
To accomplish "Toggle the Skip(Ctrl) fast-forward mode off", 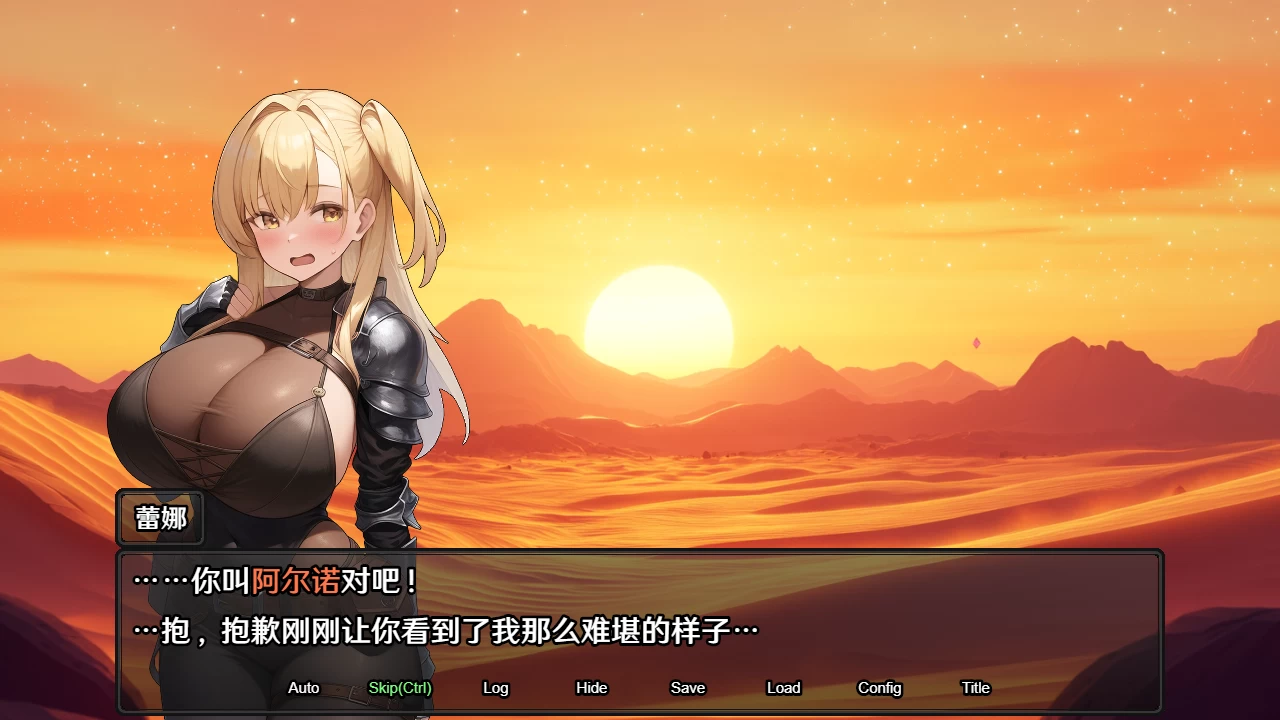I will pyautogui.click(x=398, y=688).
